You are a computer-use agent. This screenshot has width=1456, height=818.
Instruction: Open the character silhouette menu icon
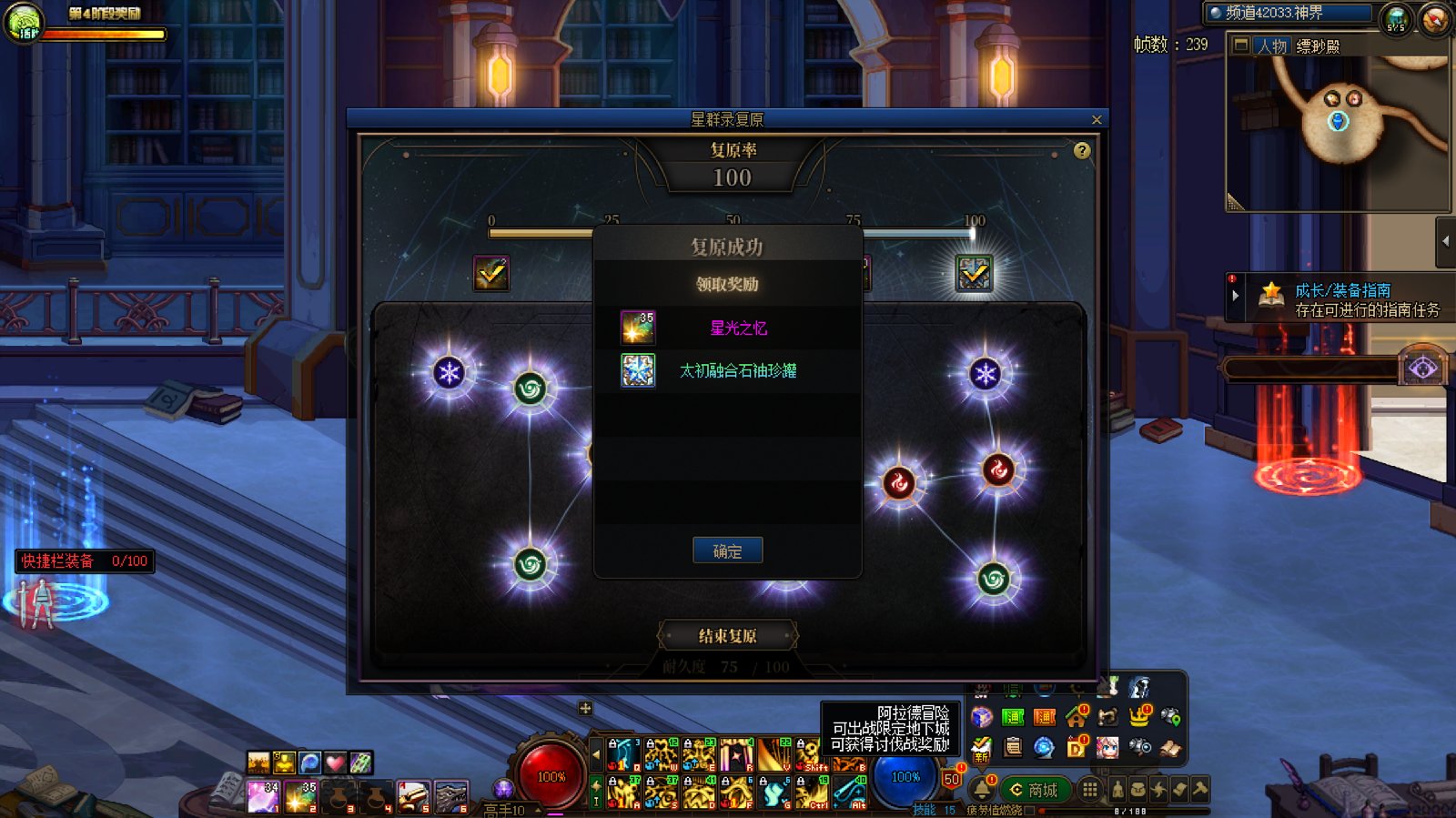[1117, 790]
